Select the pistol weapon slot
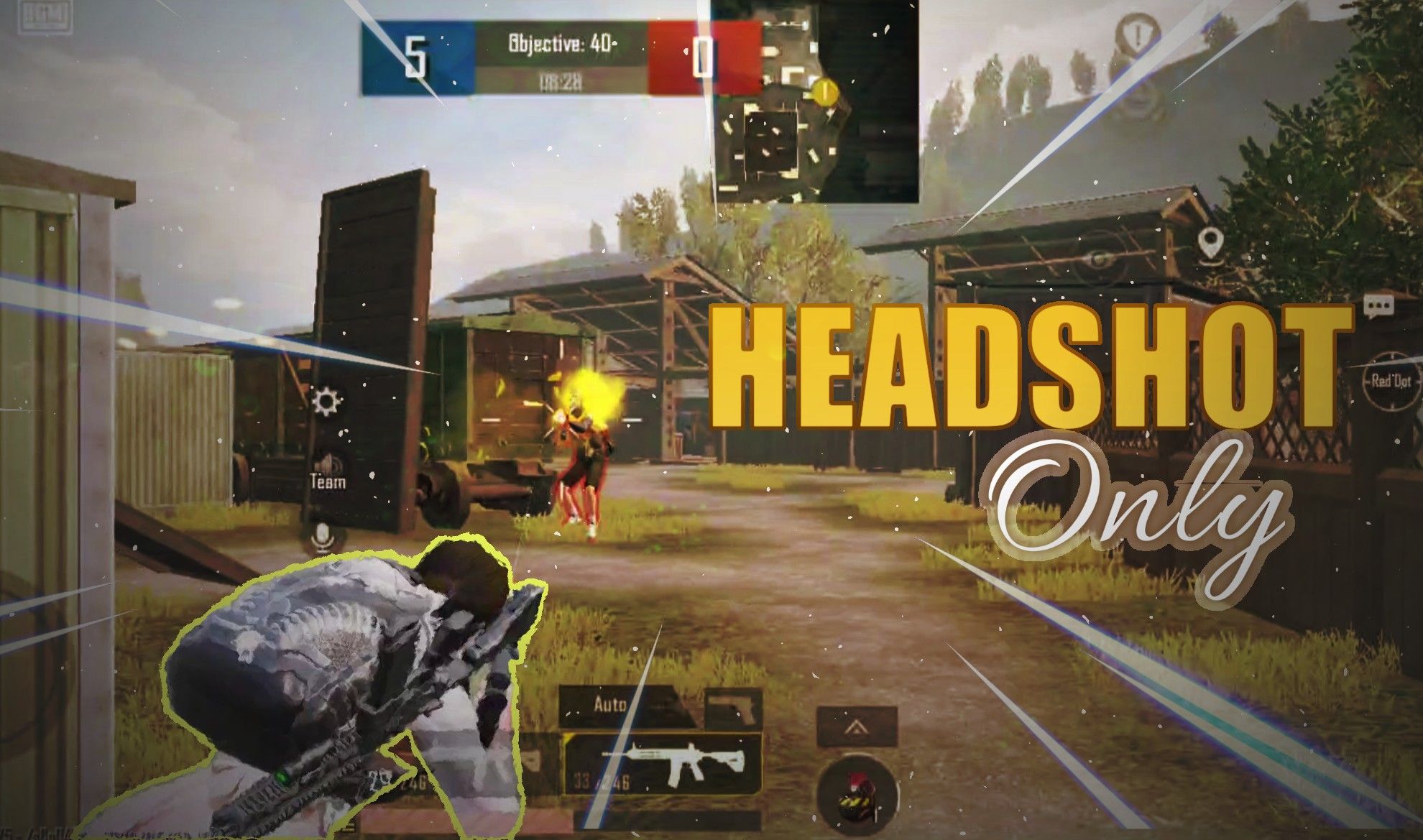1423x840 pixels. (733, 707)
